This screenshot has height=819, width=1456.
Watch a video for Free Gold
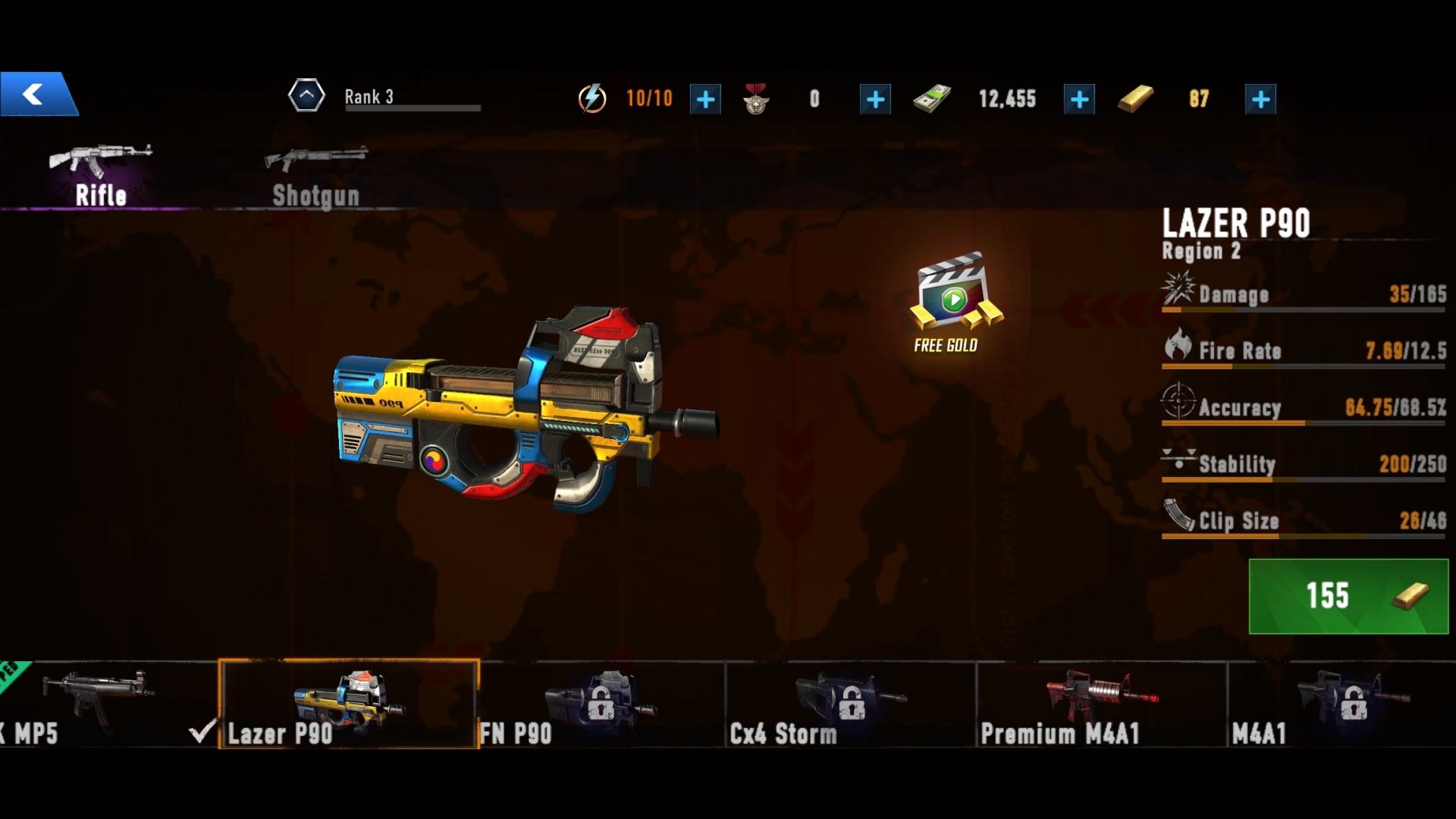coord(954,303)
